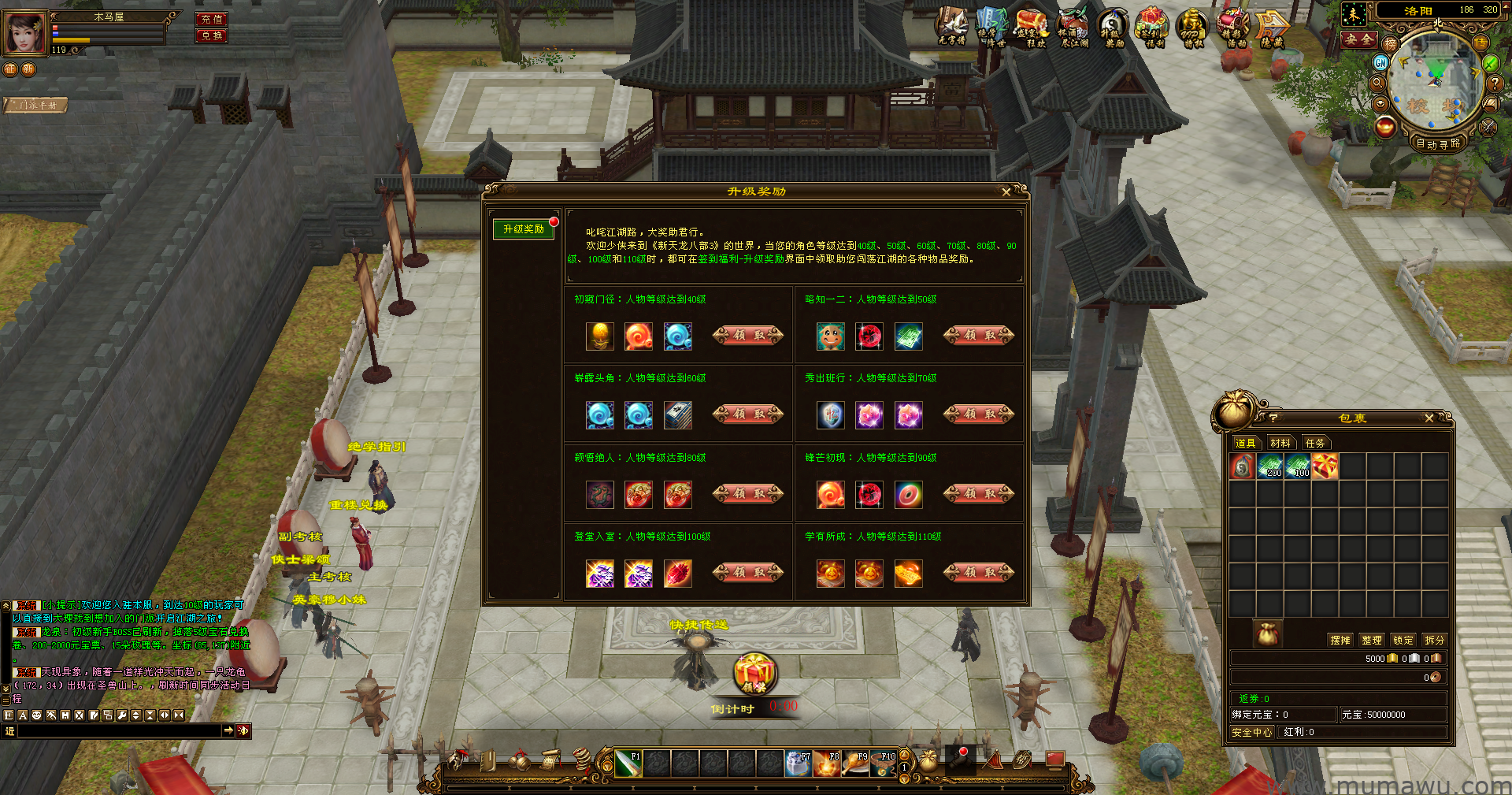Image resolution: width=1512 pixels, height=795 pixels.
Task: Click the 整理 sort button
Action: (1372, 640)
